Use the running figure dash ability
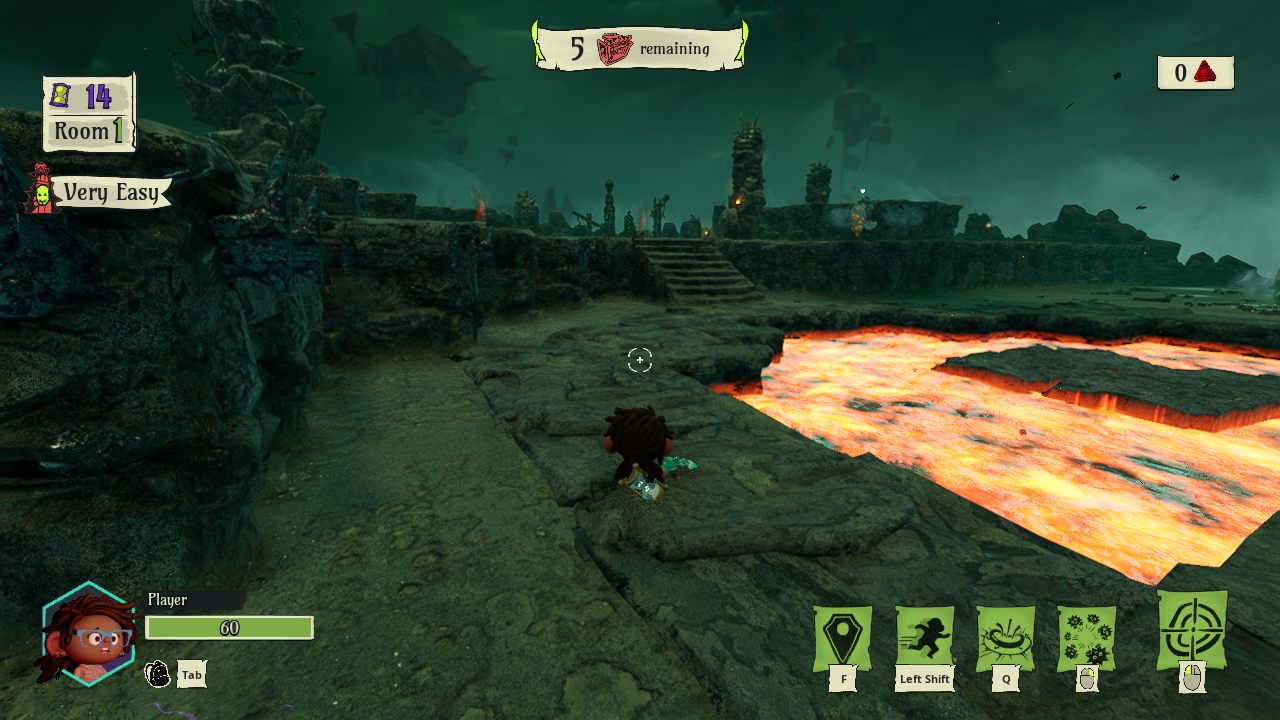Image resolution: width=1280 pixels, height=720 pixels. pos(924,638)
